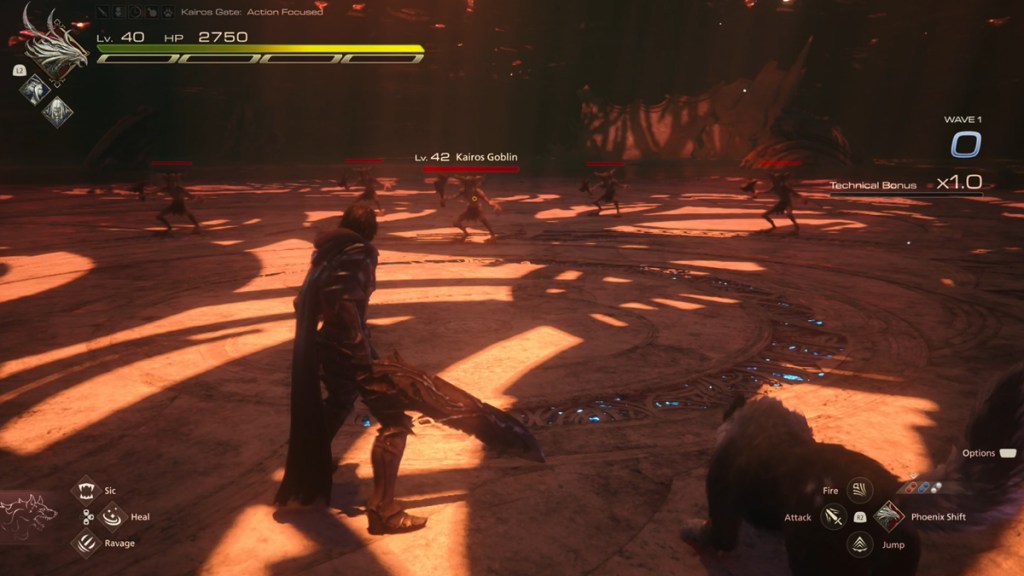
Task: Trigger the Ravage claw command
Action: coord(86,543)
